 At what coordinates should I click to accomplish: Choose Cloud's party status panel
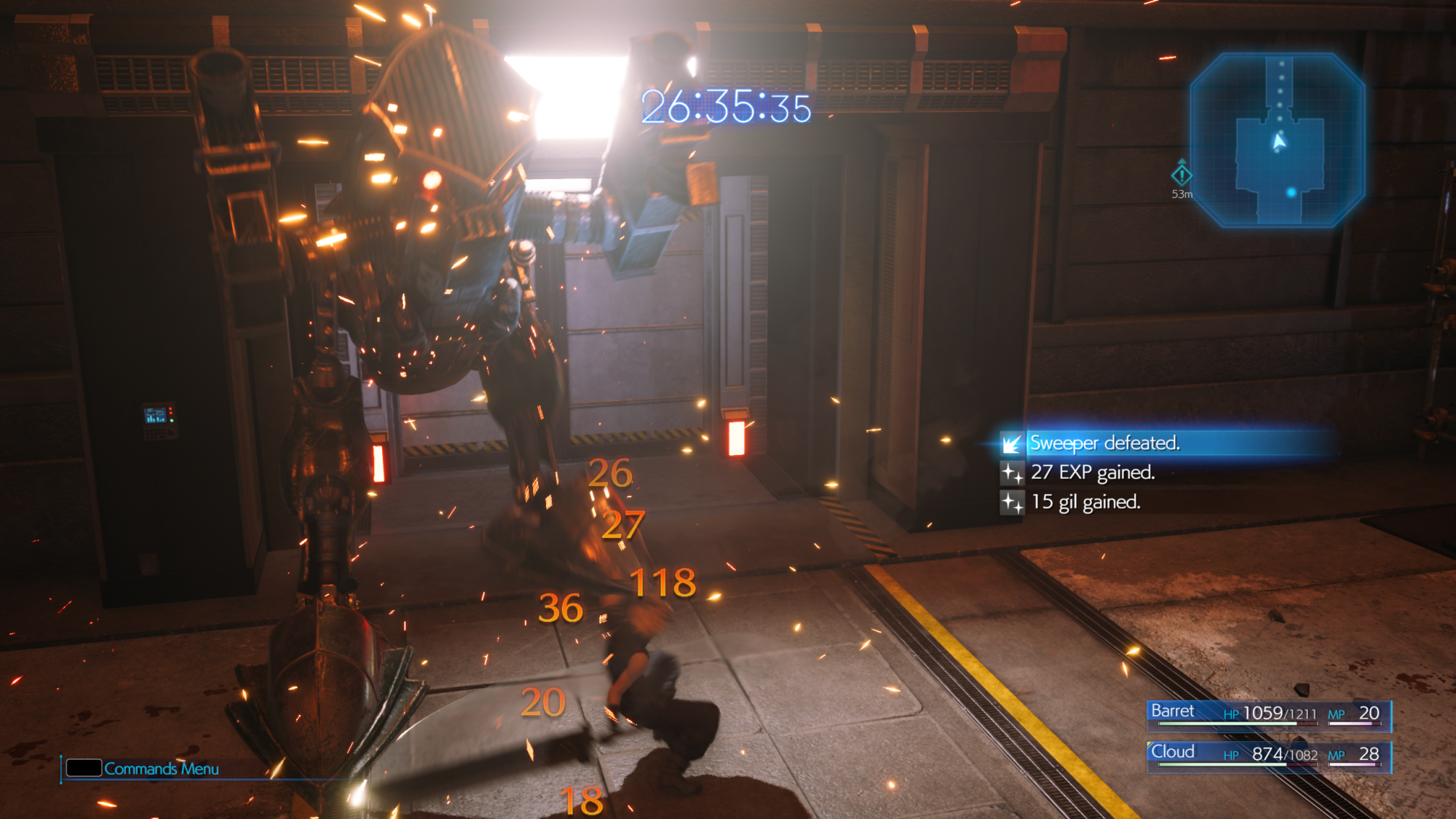[x=1269, y=754]
